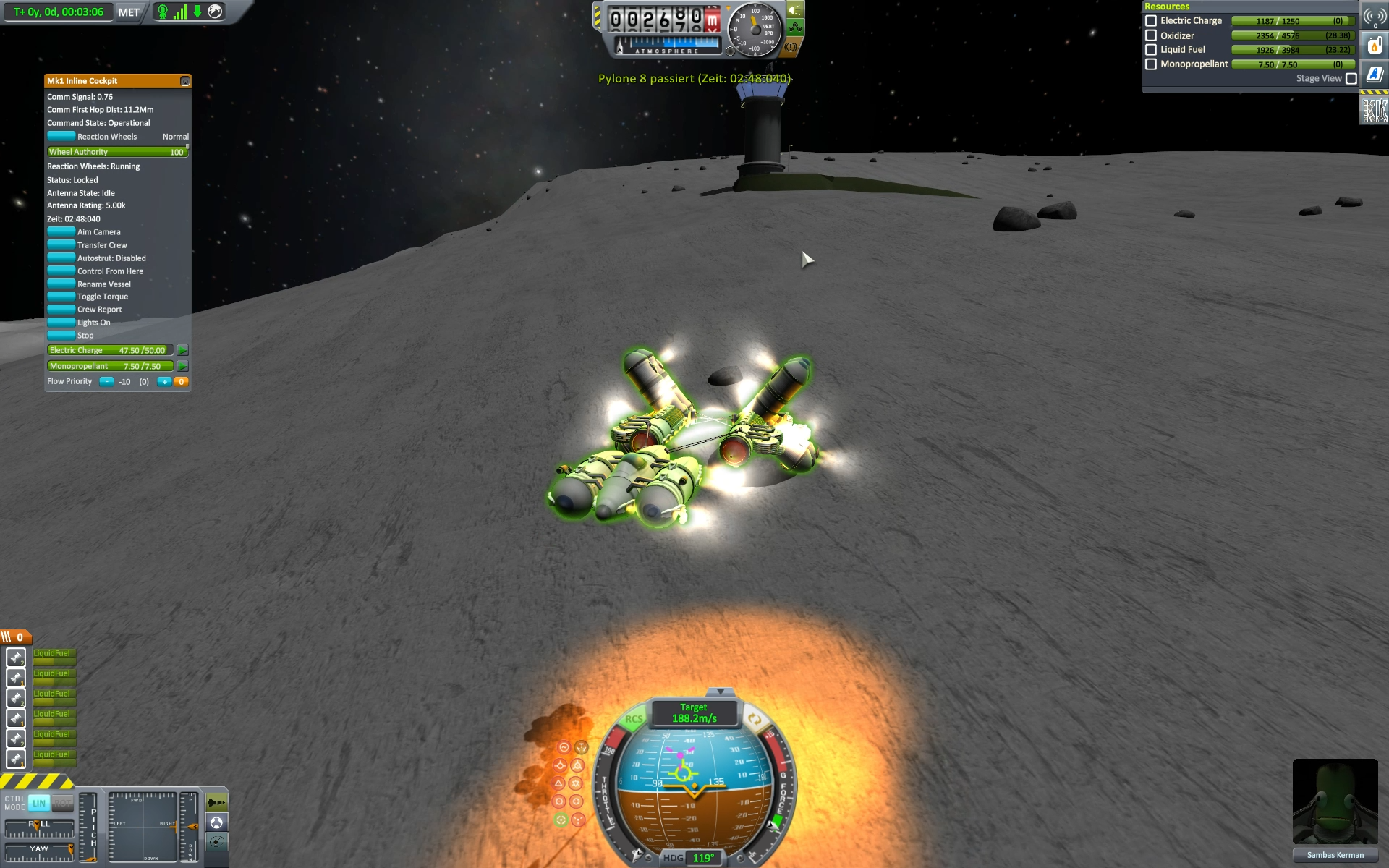1389x868 pixels.
Task: Select the Sambas Kerman crew portrait
Action: pos(1335,801)
